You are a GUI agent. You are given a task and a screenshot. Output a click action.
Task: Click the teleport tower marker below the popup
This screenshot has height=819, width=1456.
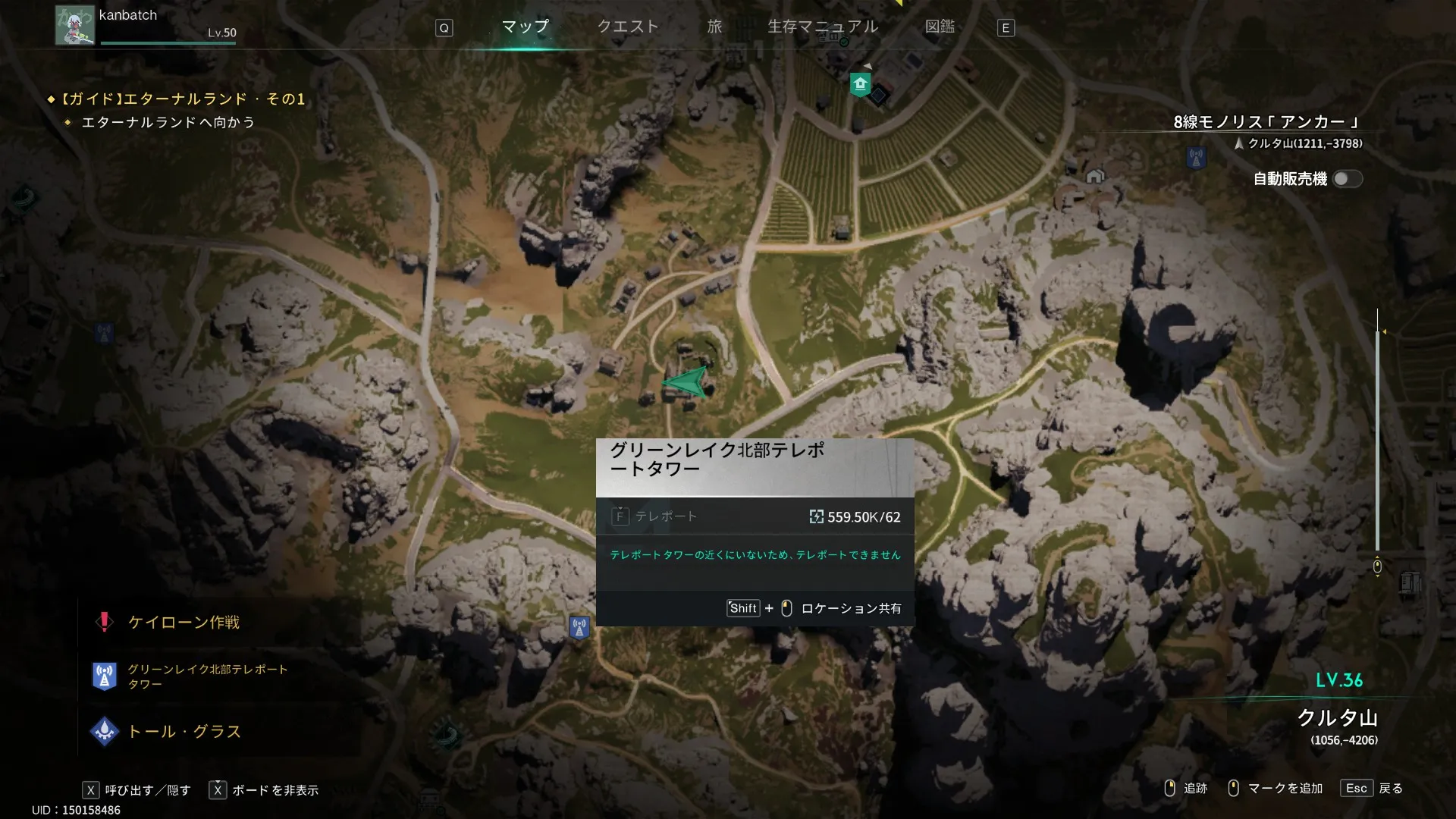pos(579,628)
